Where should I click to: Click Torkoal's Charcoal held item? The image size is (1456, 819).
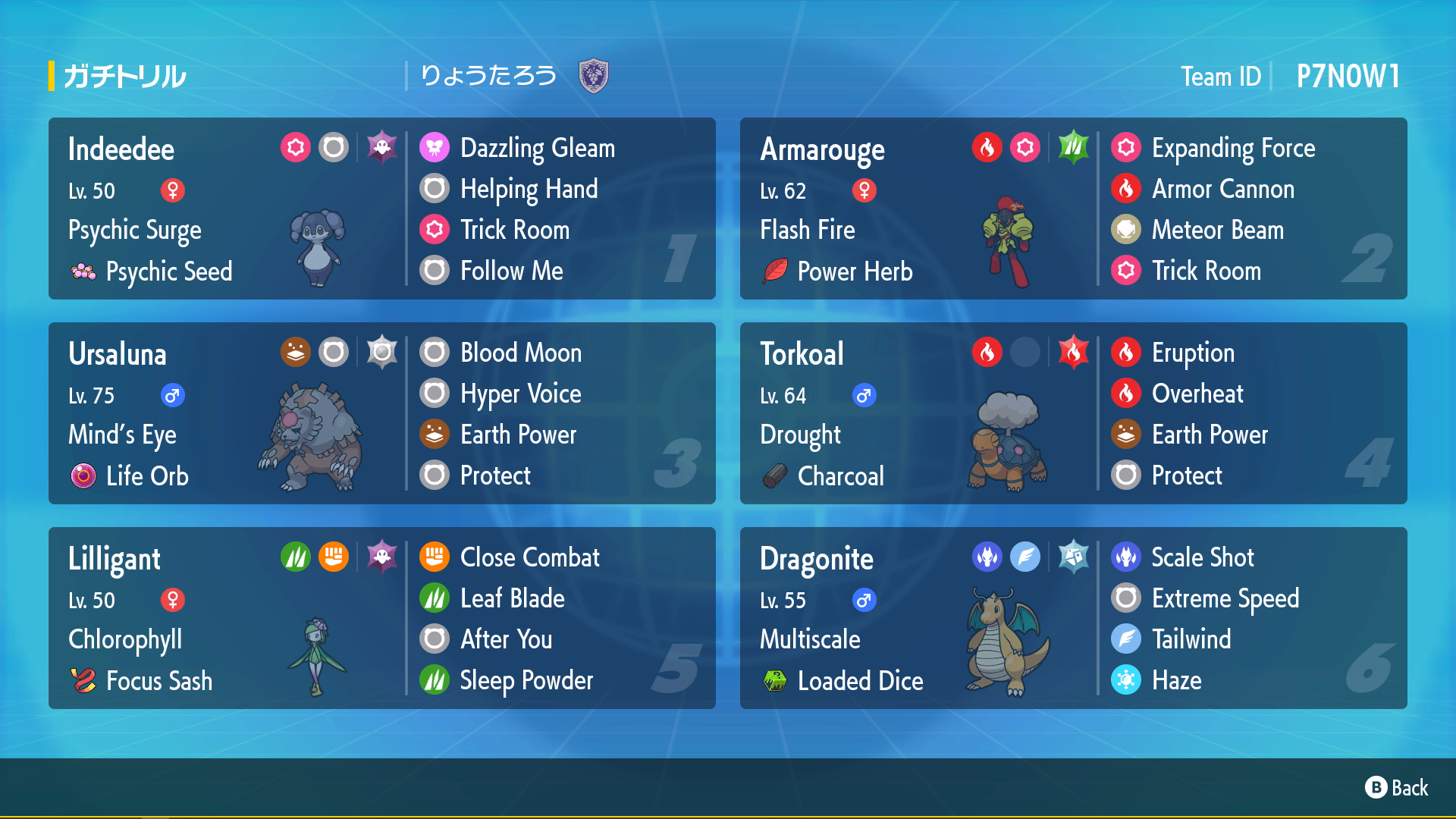pyautogui.click(x=840, y=476)
